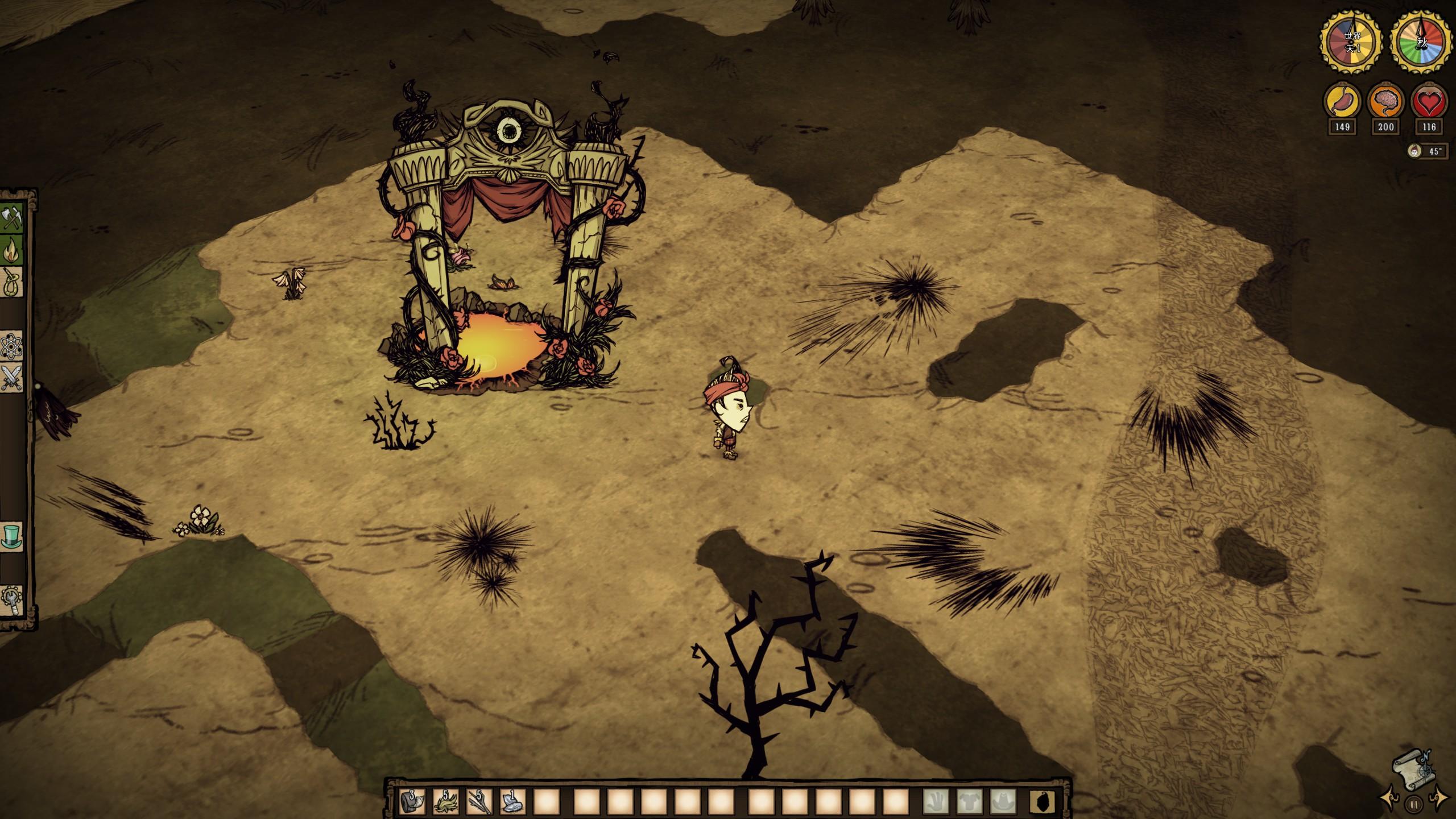
Task: Select the tape roll inventory slot
Action: 412,801
